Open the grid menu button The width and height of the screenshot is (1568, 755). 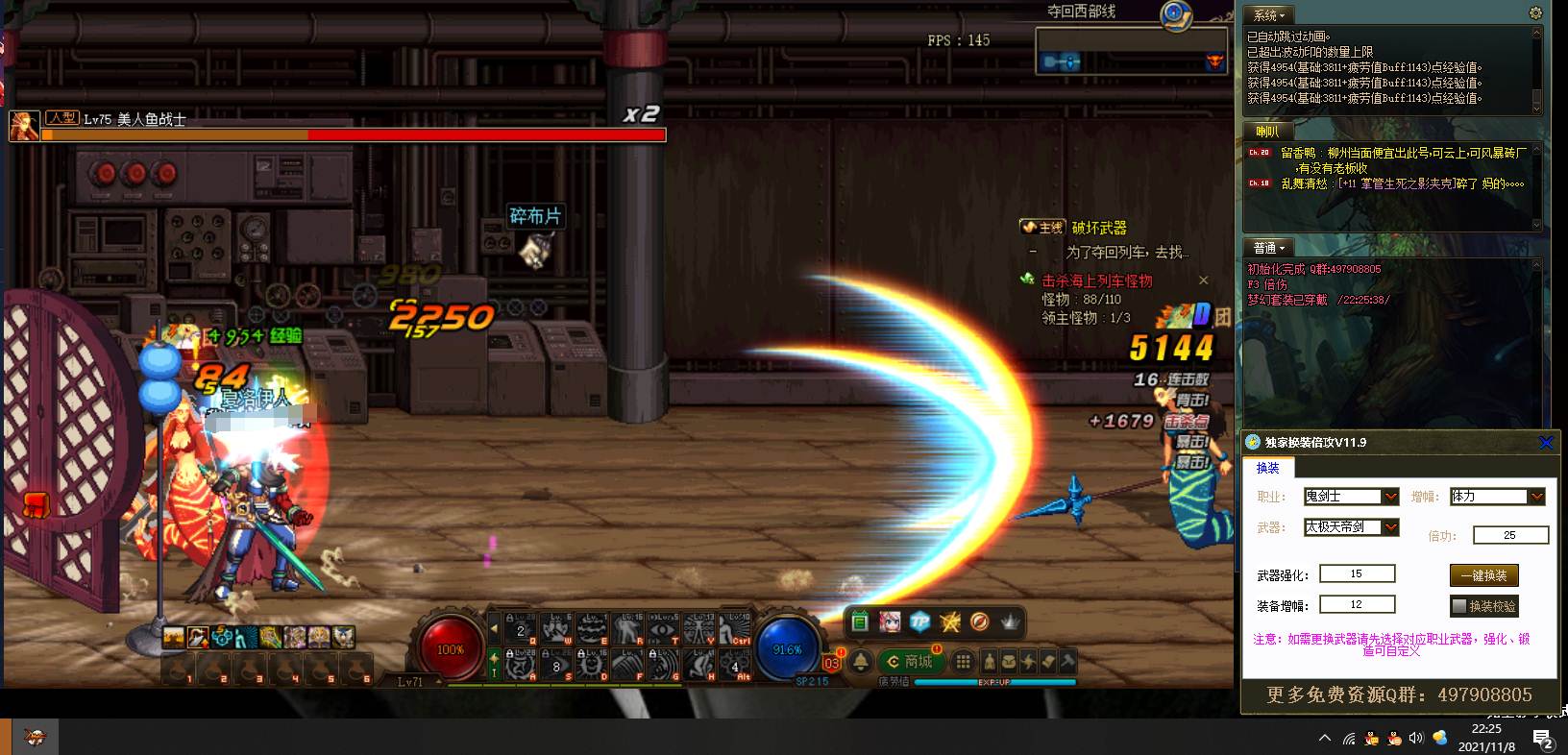click(962, 662)
